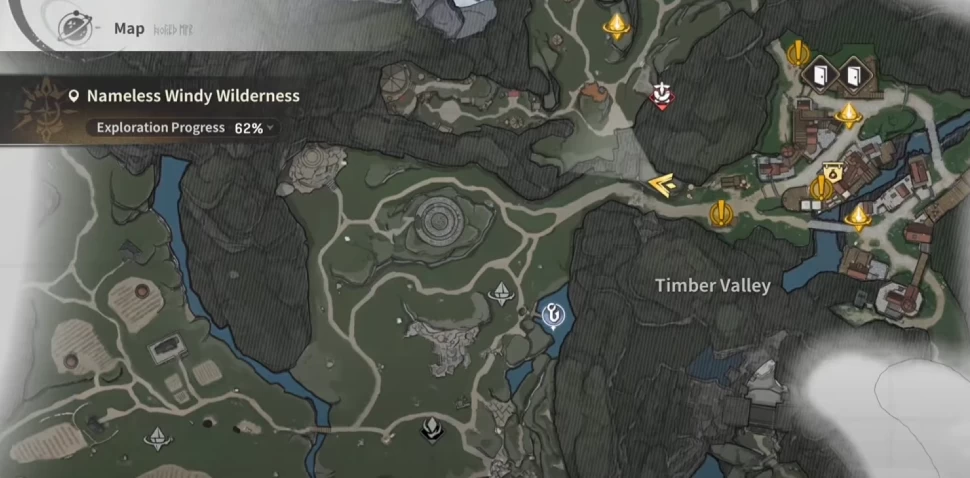
Task: Select the black flame diamond marker
Action: 432,431
